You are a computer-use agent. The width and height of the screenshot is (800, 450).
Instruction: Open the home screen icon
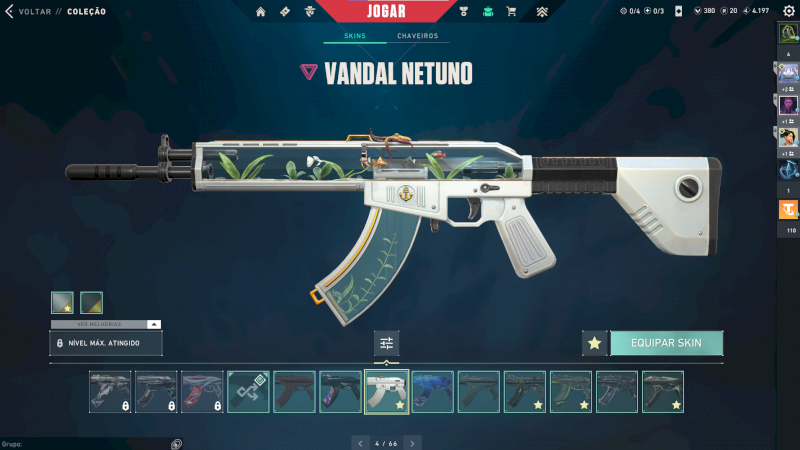[x=261, y=12]
